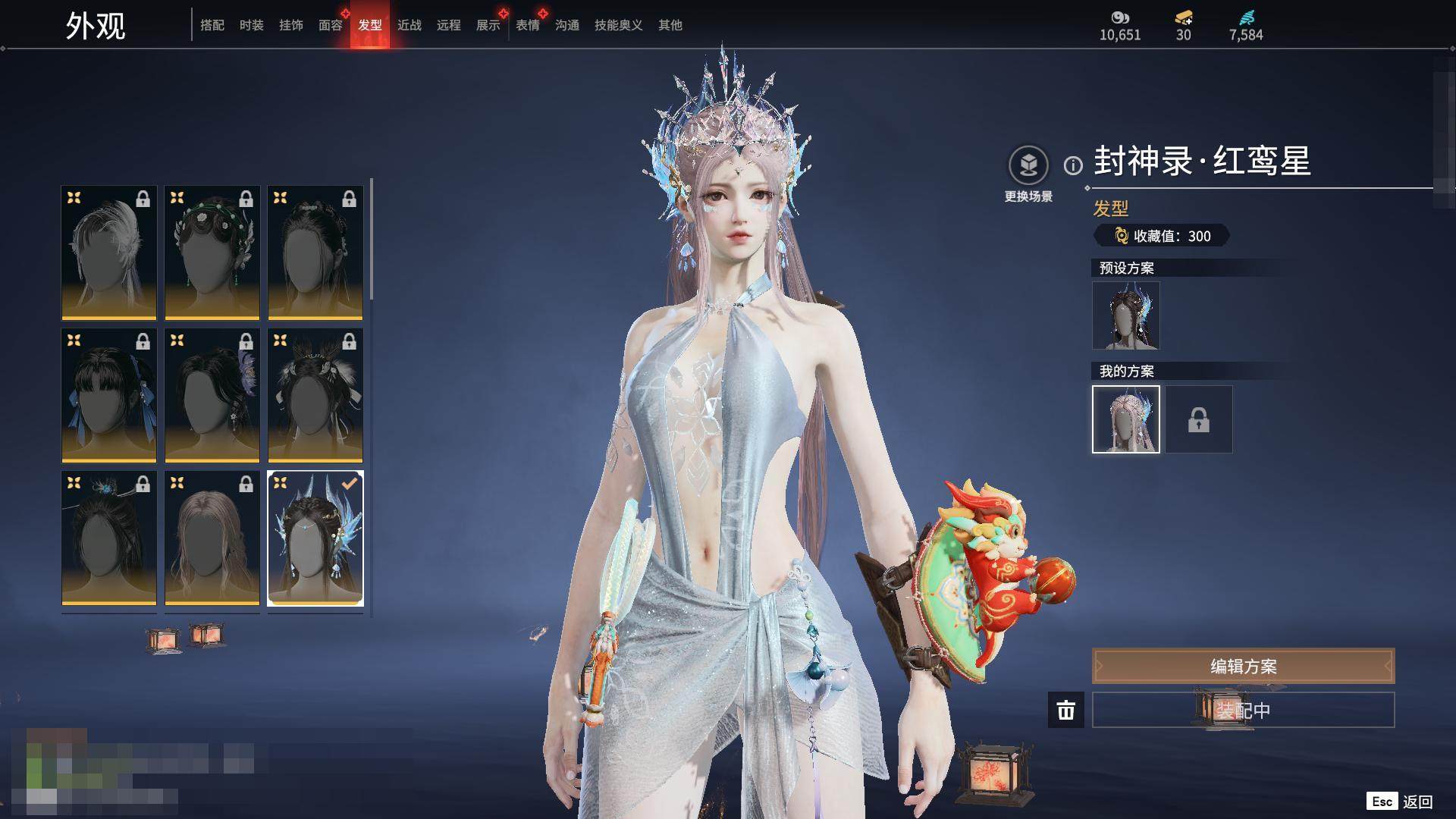Open the 表情 tab
This screenshot has width=1456, height=819.
(x=528, y=25)
